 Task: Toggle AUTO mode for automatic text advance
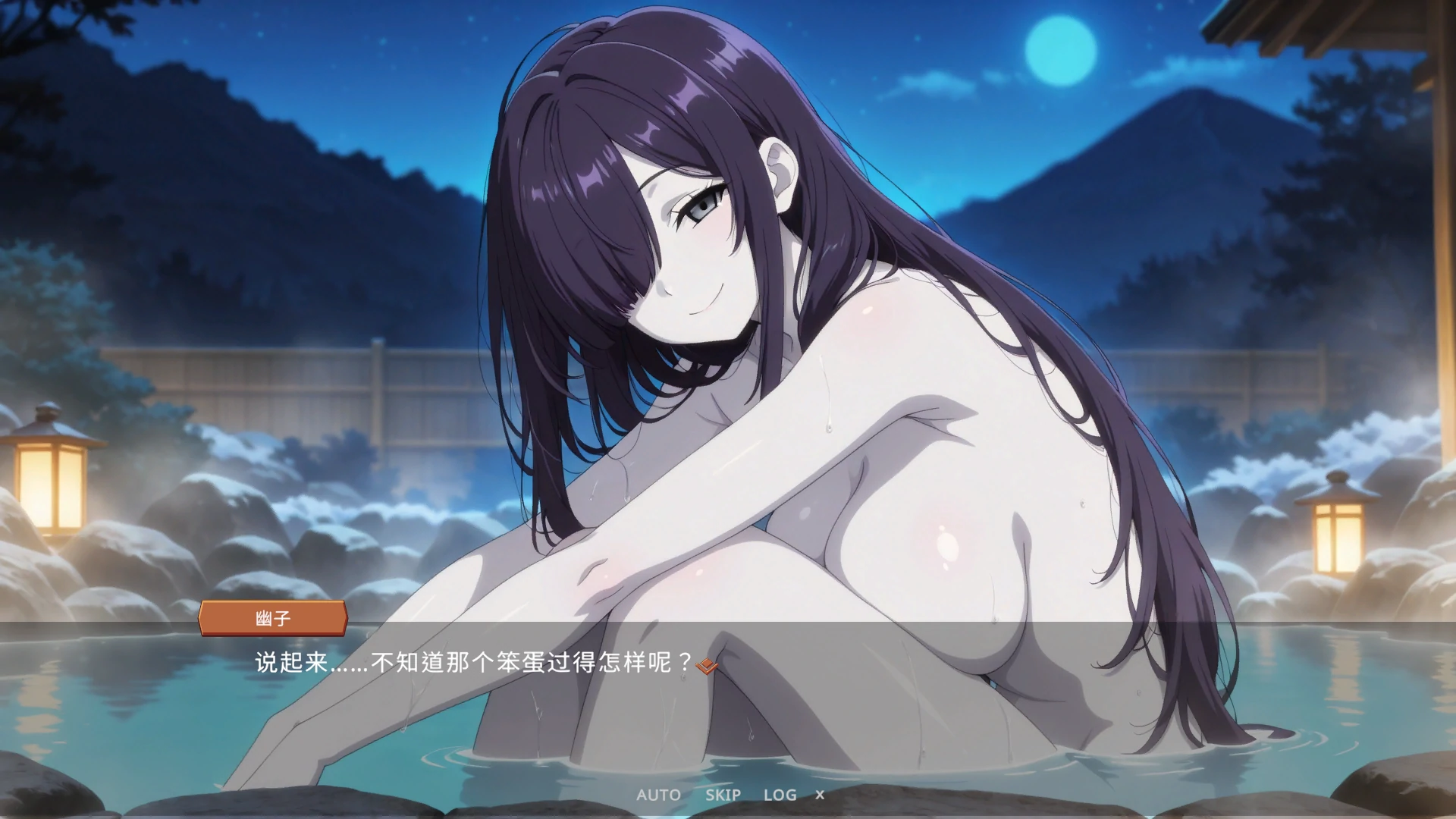pos(658,795)
